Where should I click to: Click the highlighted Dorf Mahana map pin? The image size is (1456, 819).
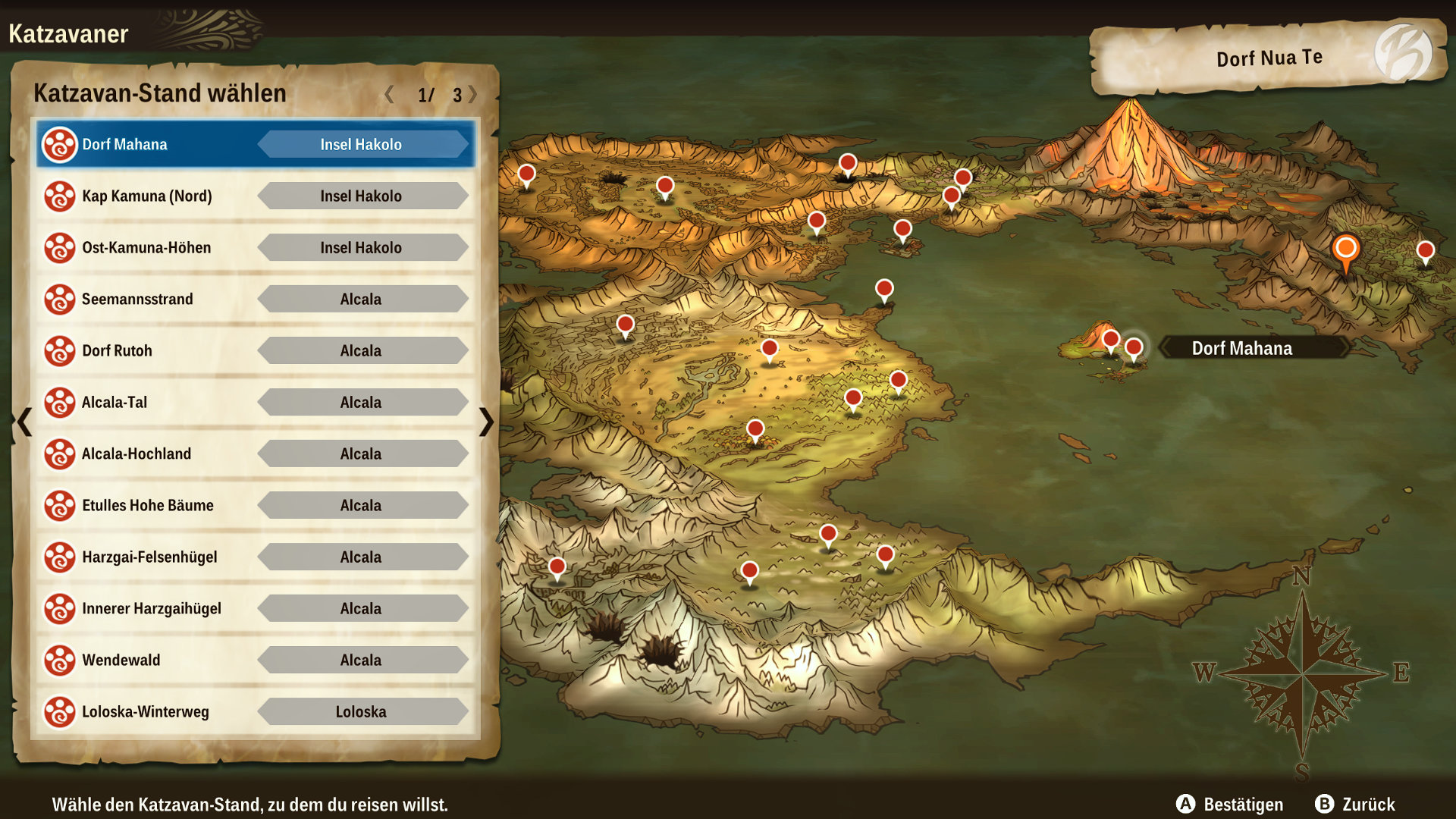[x=1134, y=349]
